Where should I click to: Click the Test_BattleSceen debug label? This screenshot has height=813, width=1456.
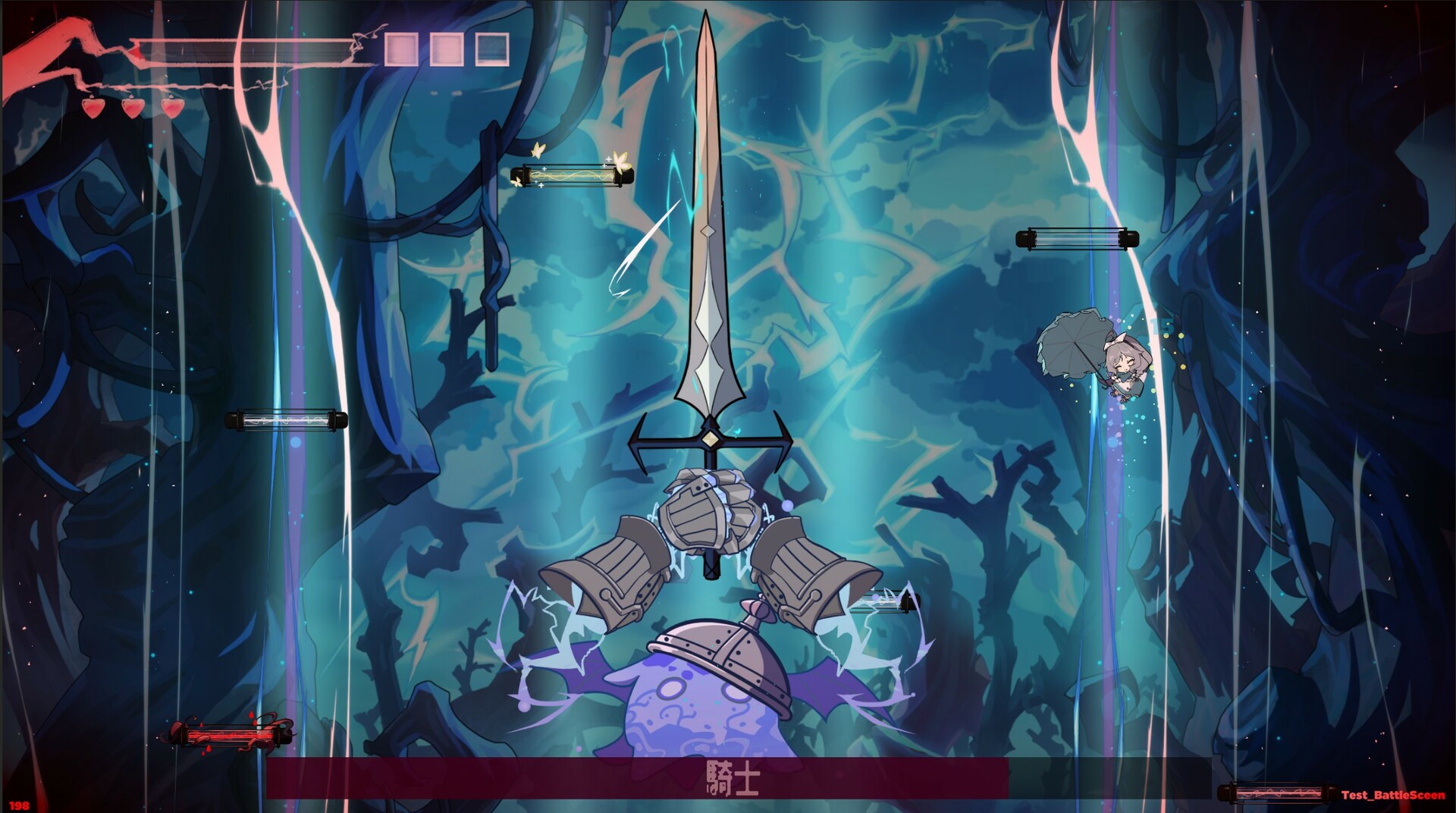point(1395,794)
